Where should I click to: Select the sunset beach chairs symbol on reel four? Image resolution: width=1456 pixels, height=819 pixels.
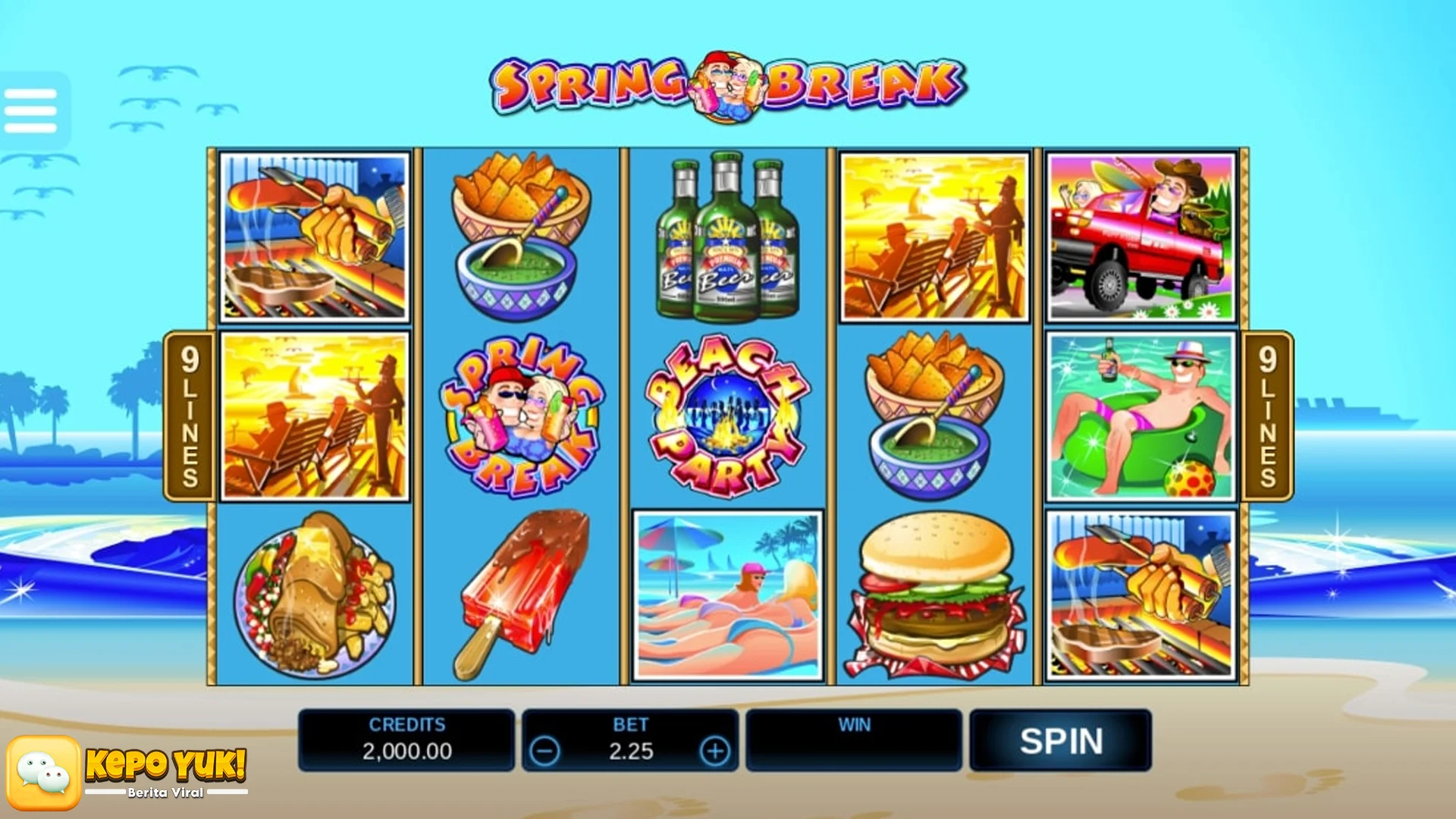pos(933,235)
